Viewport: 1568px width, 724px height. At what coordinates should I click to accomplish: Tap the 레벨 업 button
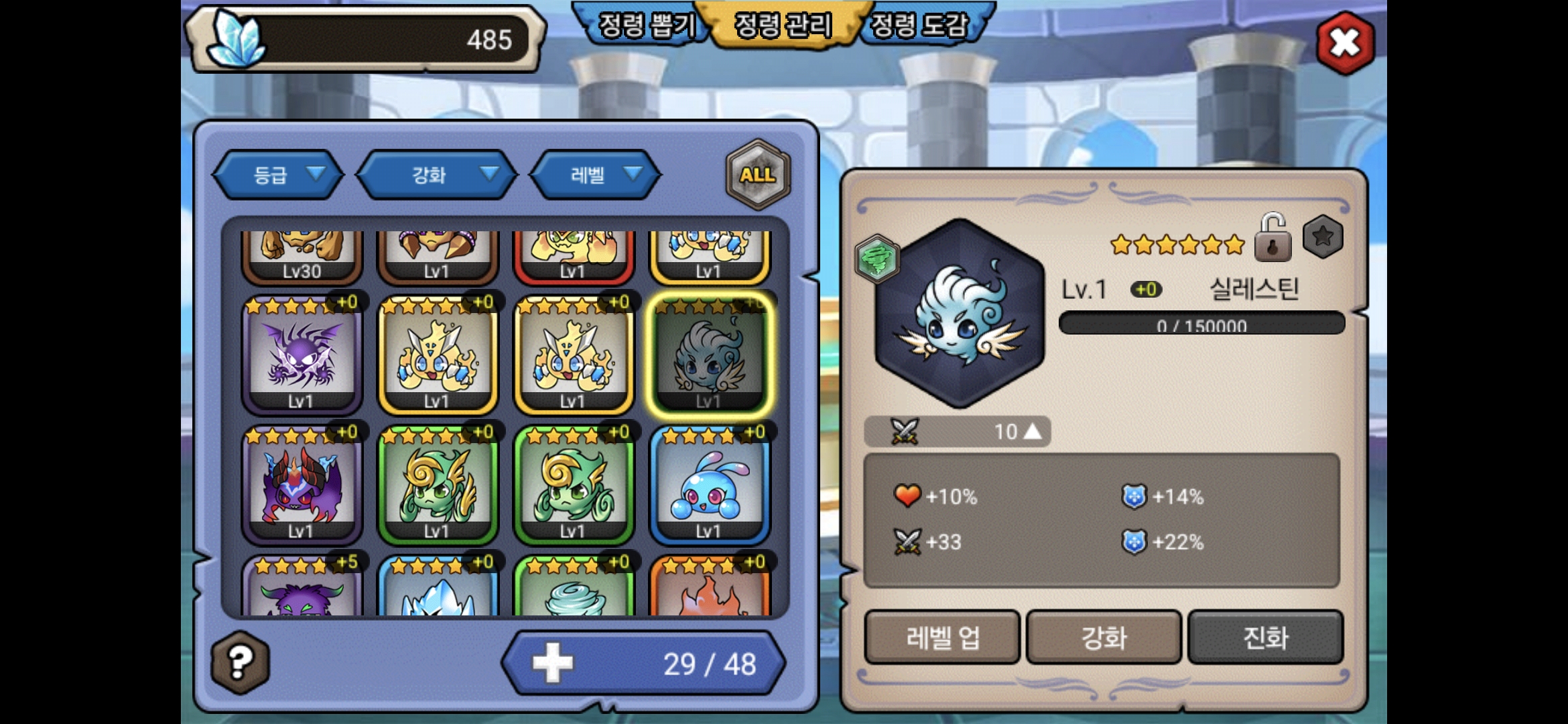pyautogui.click(x=942, y=637)
